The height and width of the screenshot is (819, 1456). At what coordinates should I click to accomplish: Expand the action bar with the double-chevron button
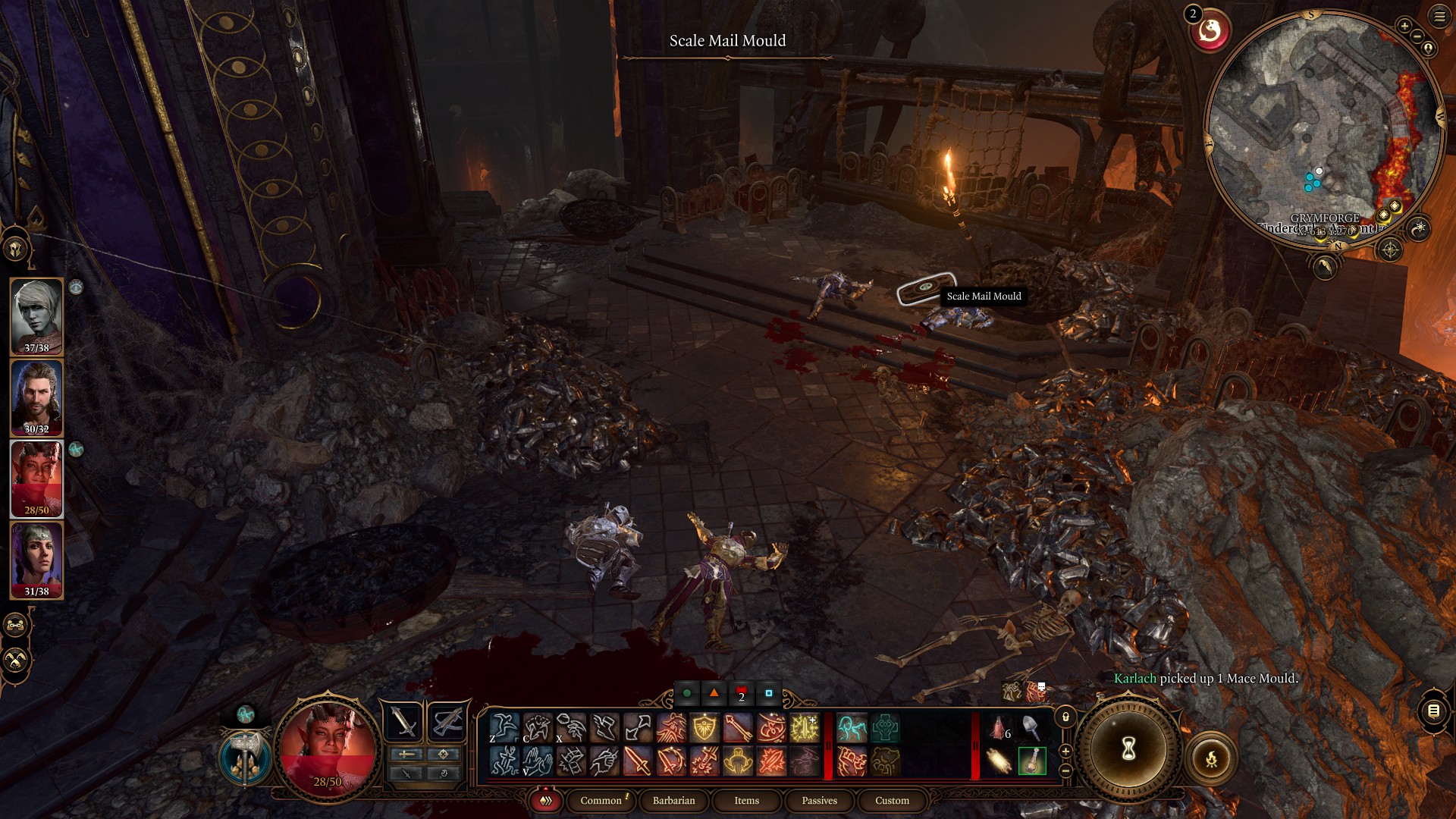pos(546,801)
